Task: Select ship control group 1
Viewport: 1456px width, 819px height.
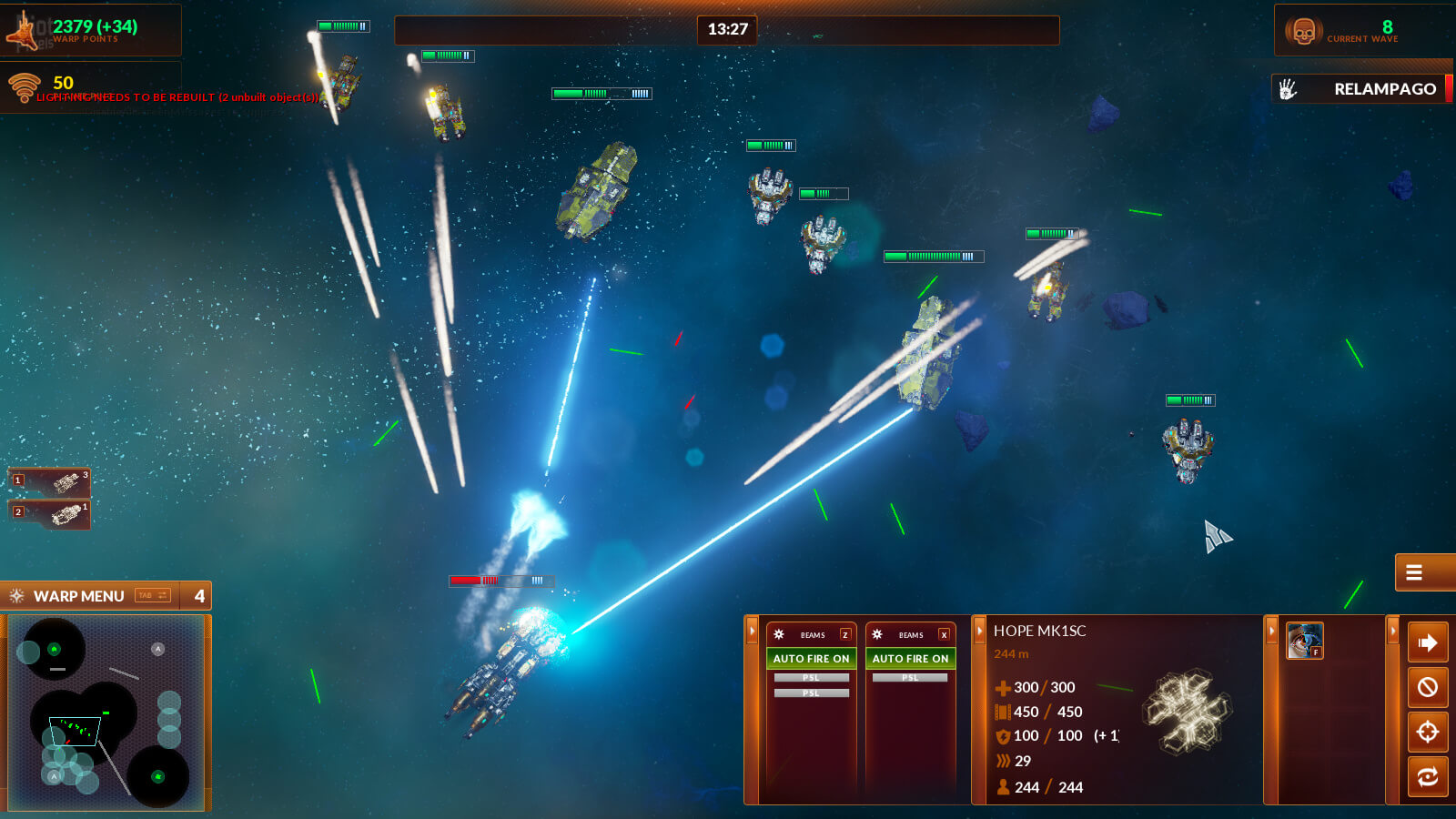Action: pyautogui.click(x=49, y=481)
